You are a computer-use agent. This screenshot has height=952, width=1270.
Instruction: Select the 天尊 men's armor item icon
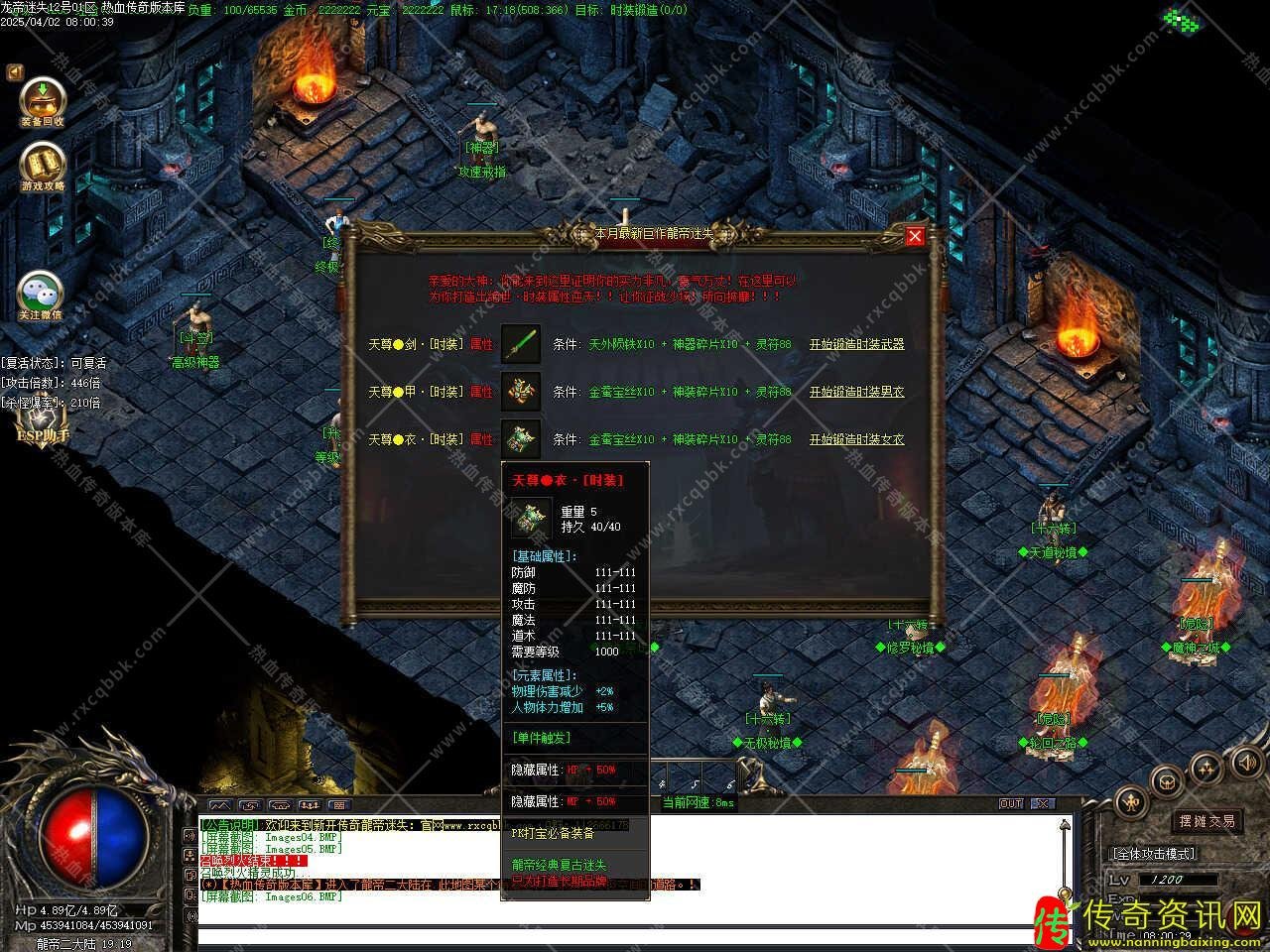coord(521,392)
